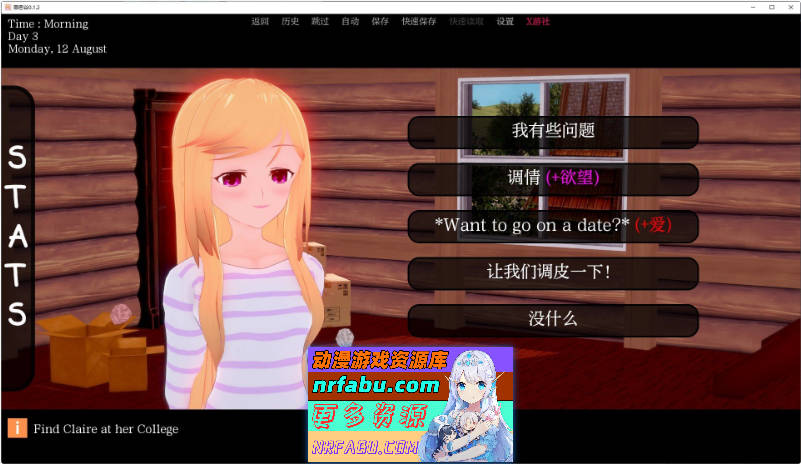The image size is (801, 464).
Task: Open the STATS side panel
Action: [17, 236]
